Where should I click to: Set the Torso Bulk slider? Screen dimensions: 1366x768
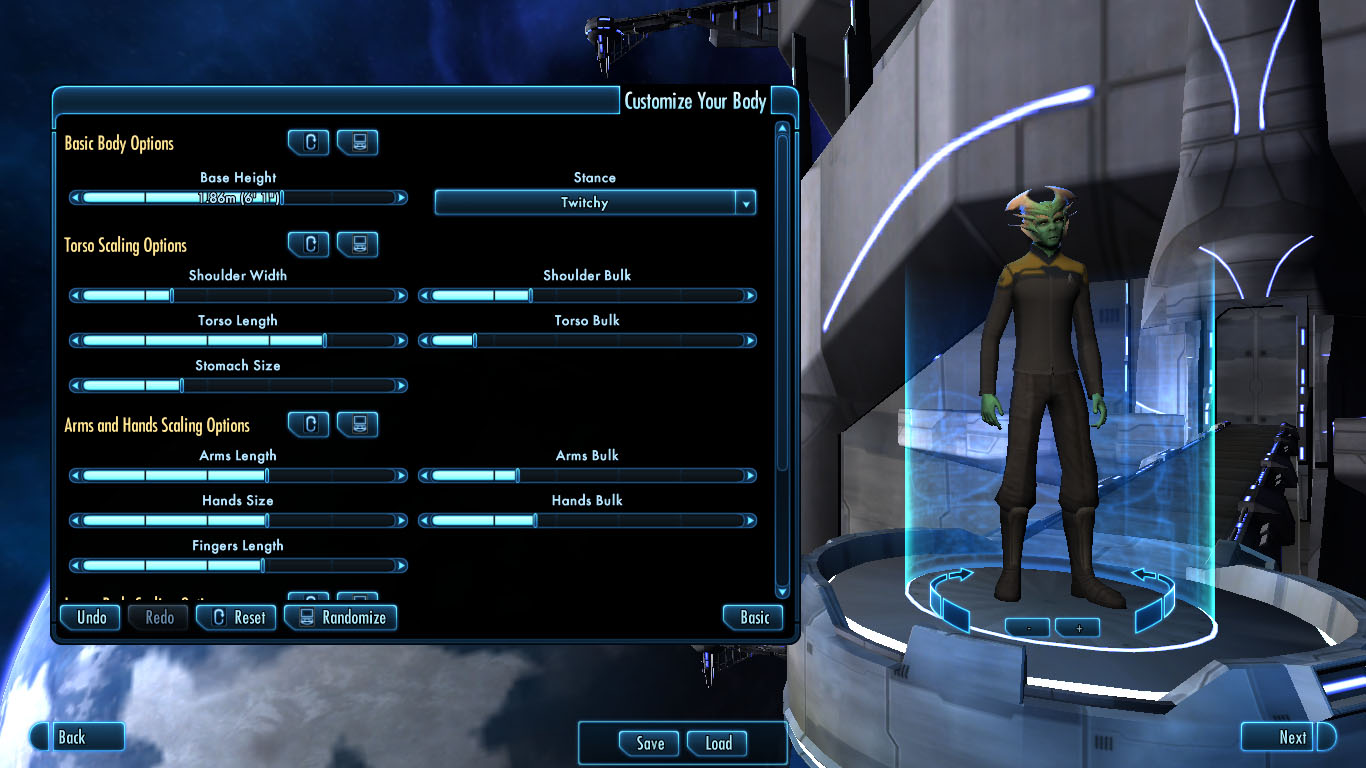click(587, 341)
